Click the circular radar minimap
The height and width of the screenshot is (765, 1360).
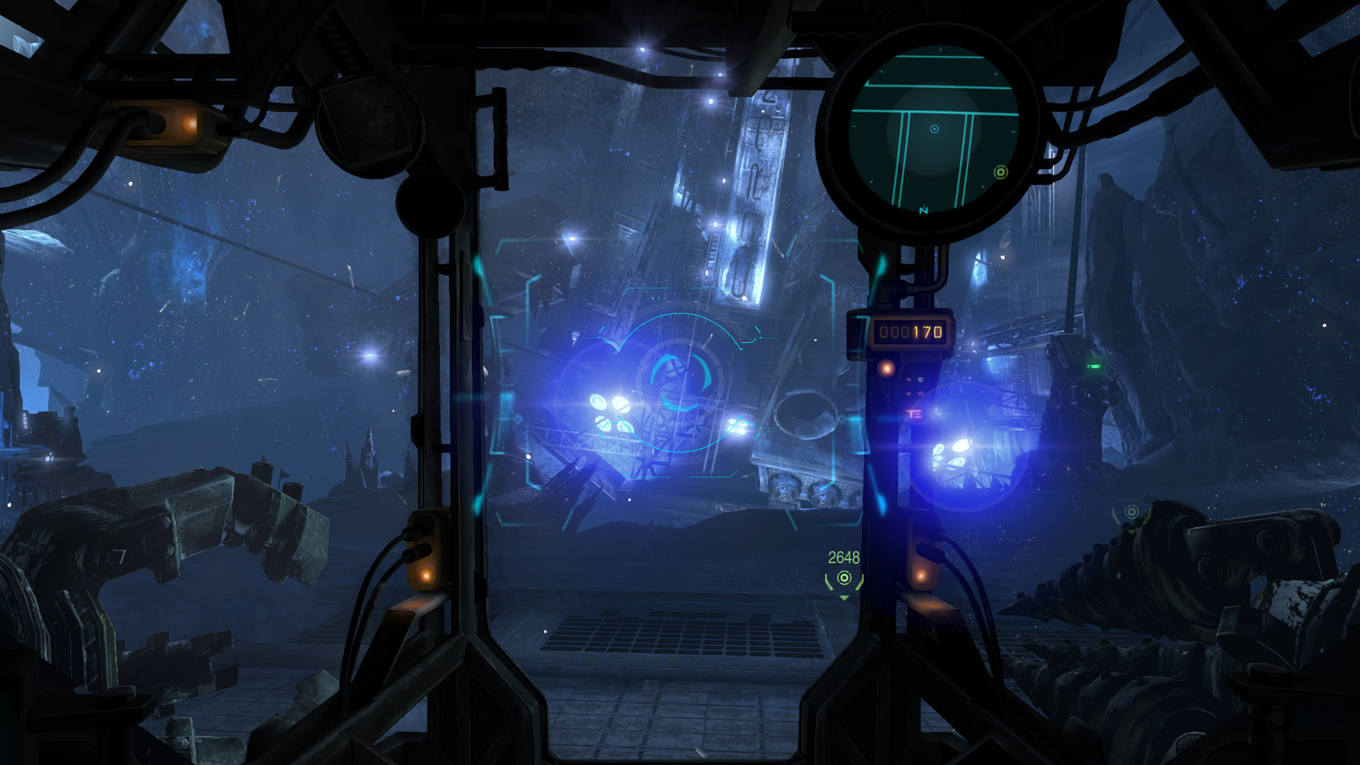click(x=932, y=130)
